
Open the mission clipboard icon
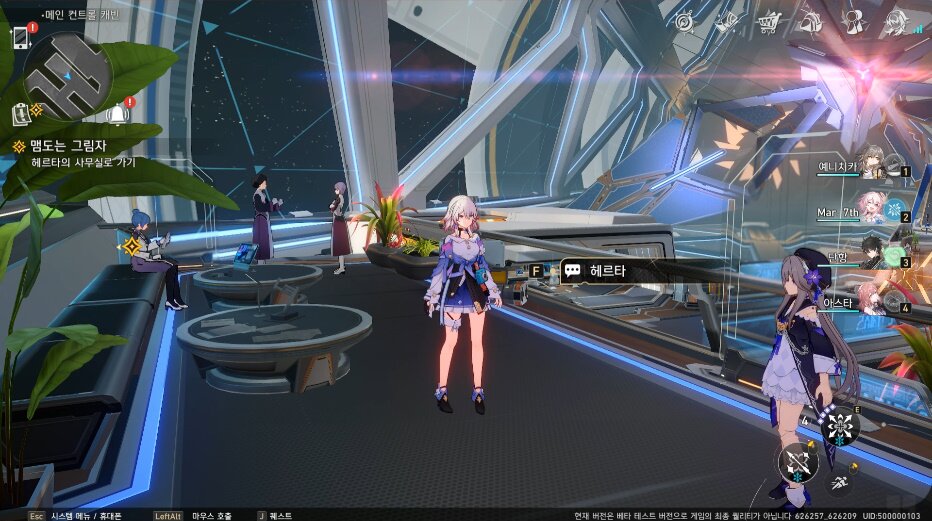[x=22, y=114]
